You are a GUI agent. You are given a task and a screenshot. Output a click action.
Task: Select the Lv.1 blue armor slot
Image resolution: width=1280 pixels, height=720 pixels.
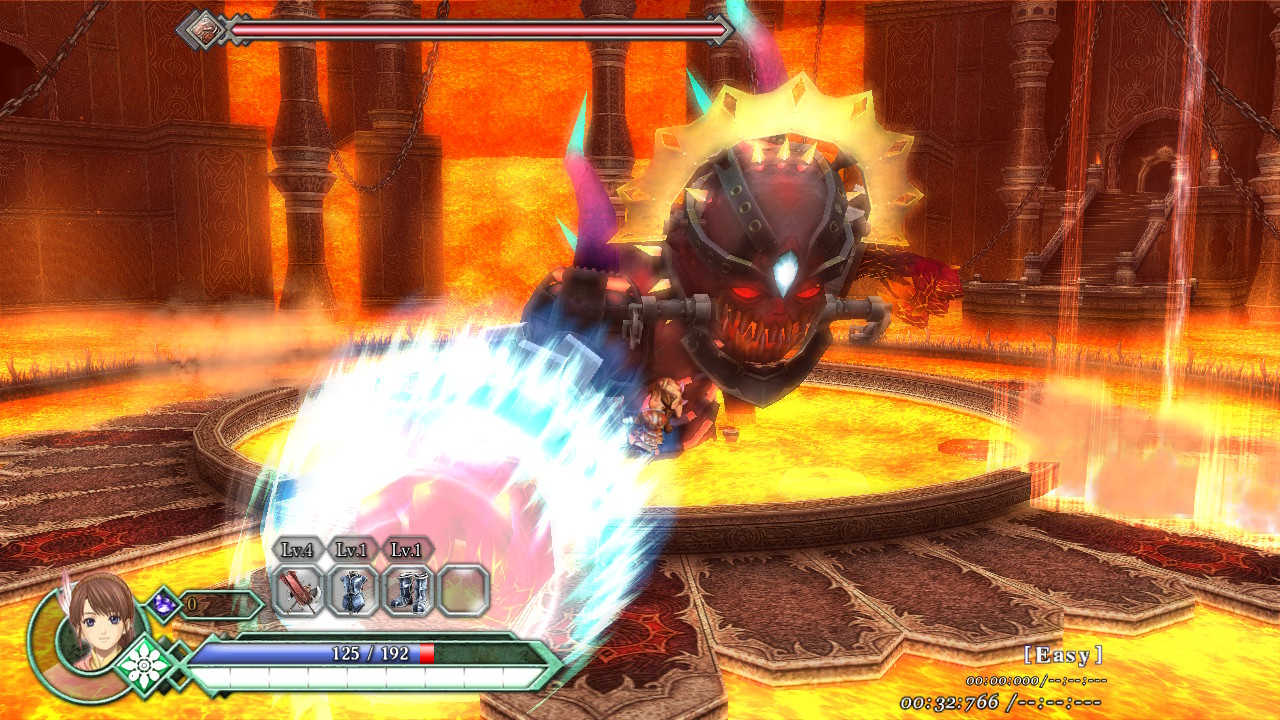click(354, 590)
